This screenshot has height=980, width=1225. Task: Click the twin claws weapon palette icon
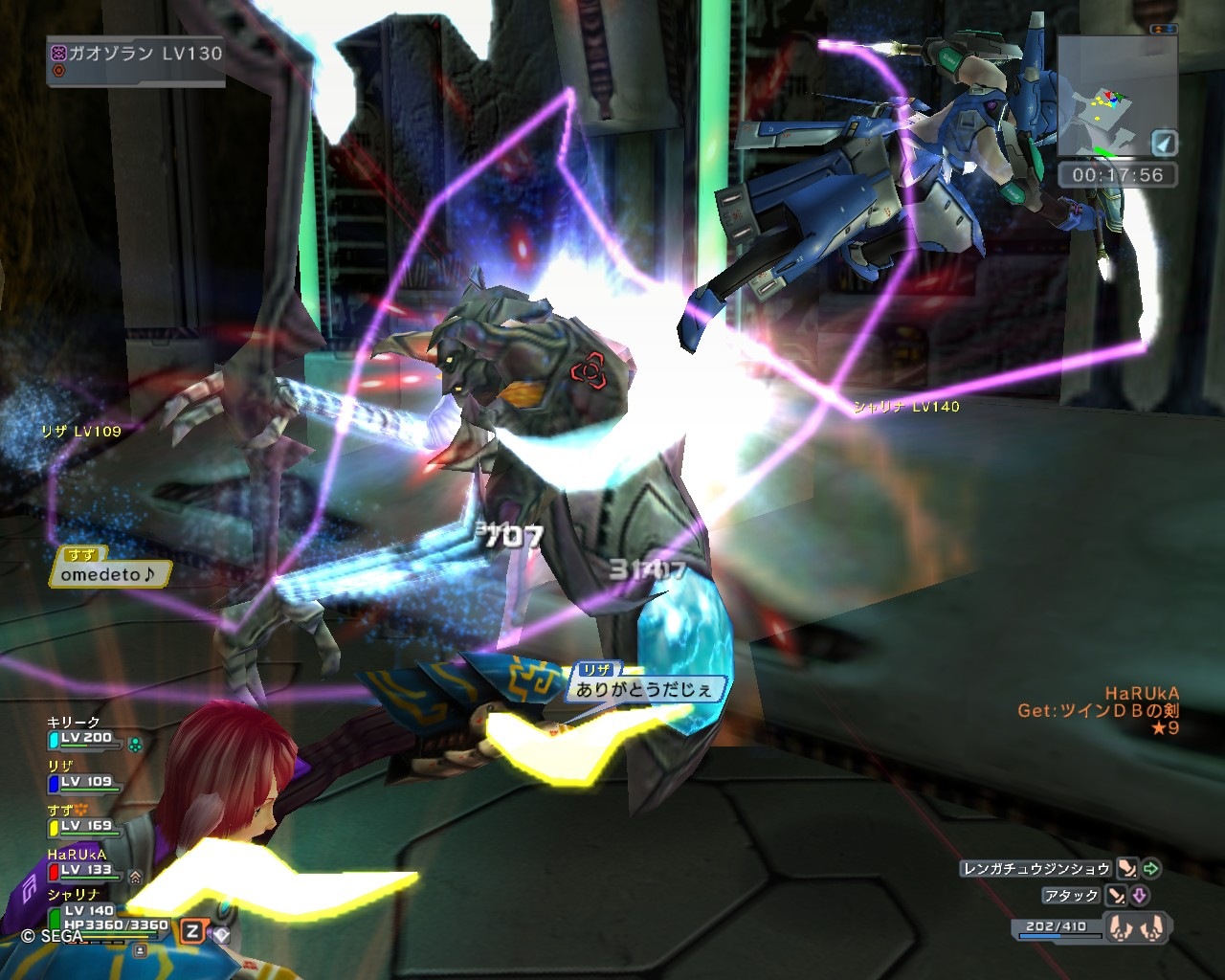(1136, 927)
